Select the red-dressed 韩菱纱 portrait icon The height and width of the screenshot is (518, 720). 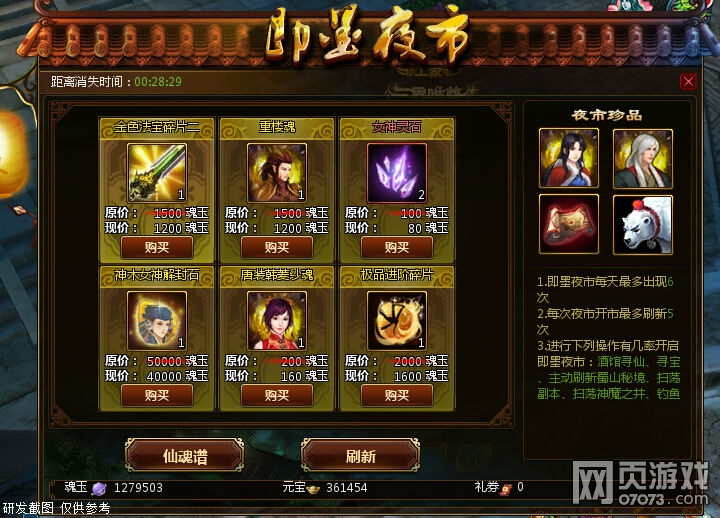click(x=277, y=320)
